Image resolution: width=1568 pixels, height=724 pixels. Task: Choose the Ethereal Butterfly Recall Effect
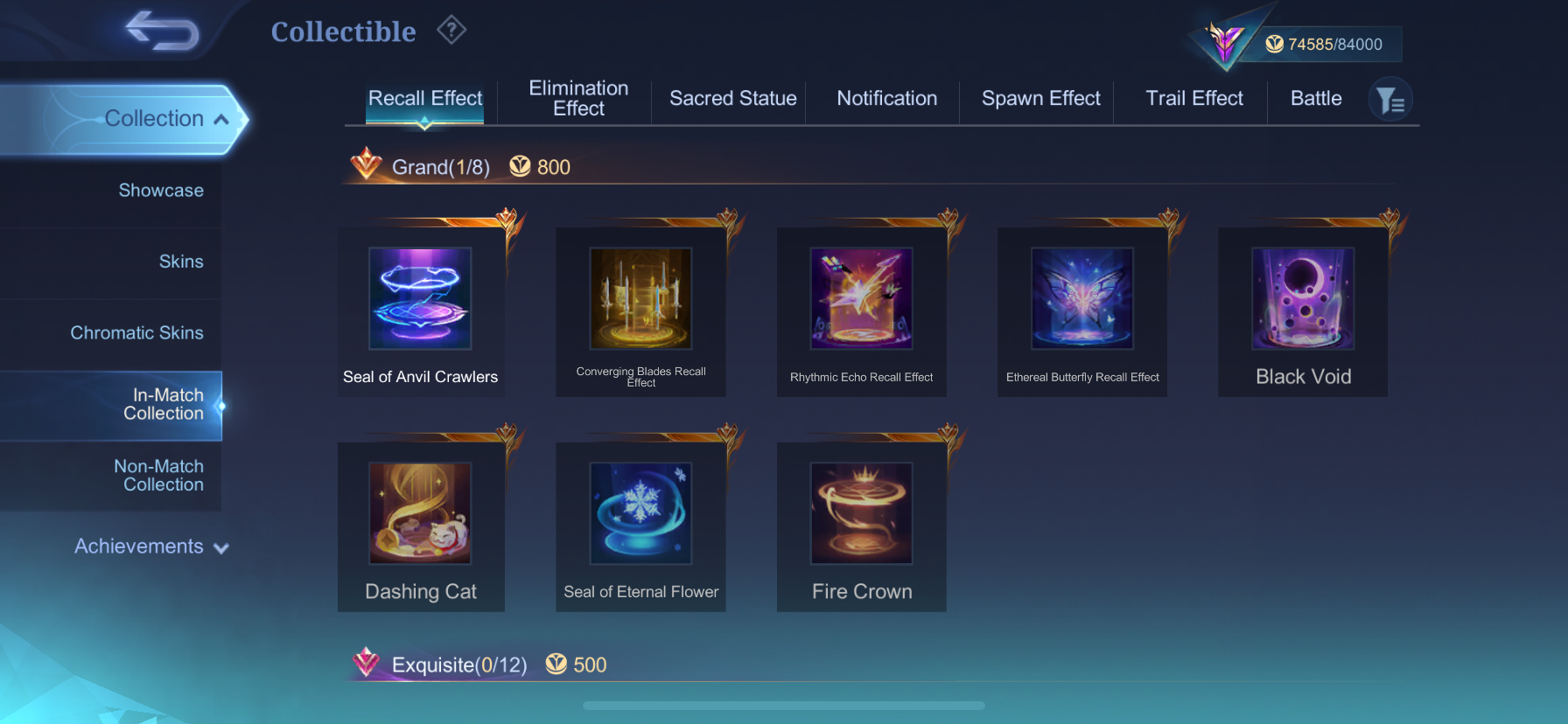(1082, 310)
